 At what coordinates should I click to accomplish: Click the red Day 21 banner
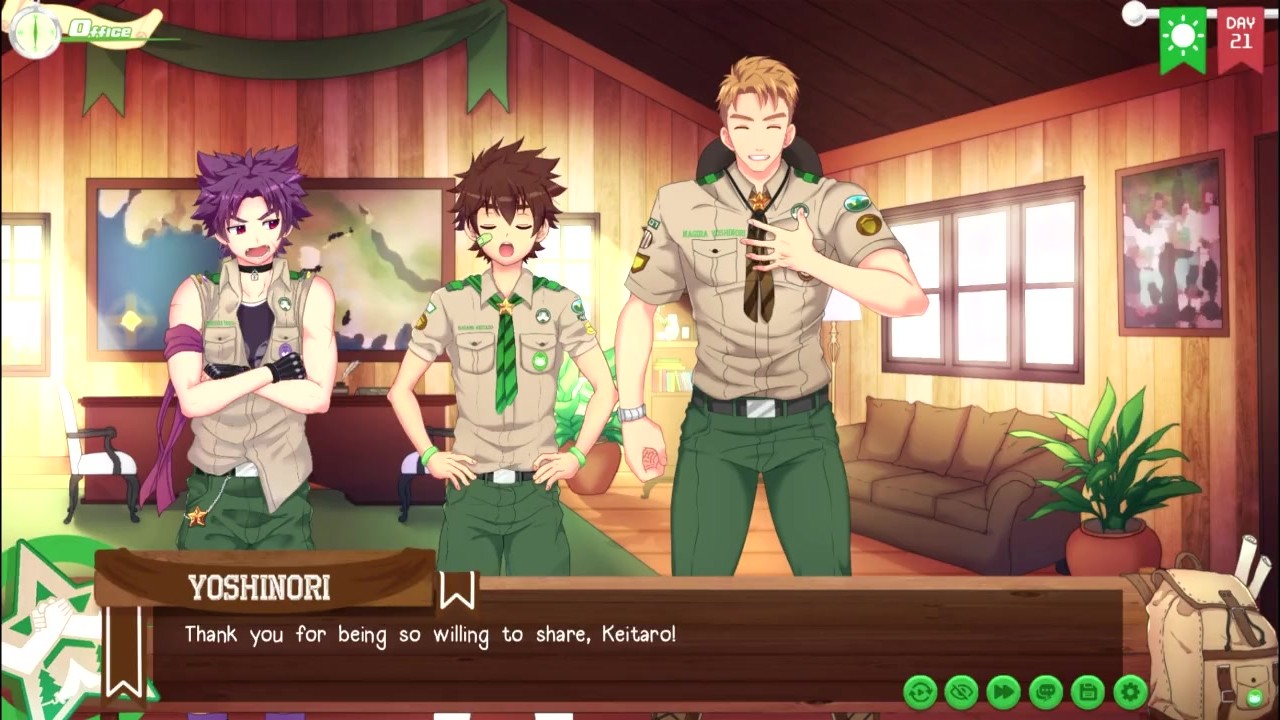[1240, 38]
